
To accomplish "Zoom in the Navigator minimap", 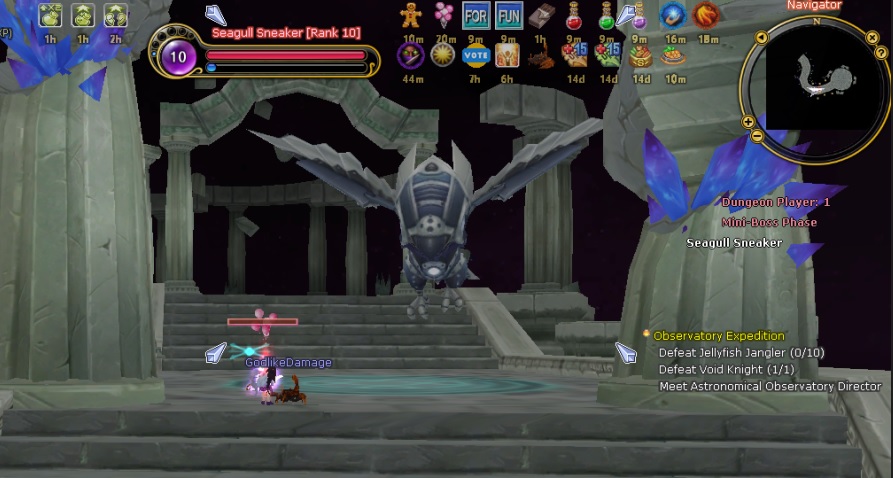I will (x=748, y=122).
